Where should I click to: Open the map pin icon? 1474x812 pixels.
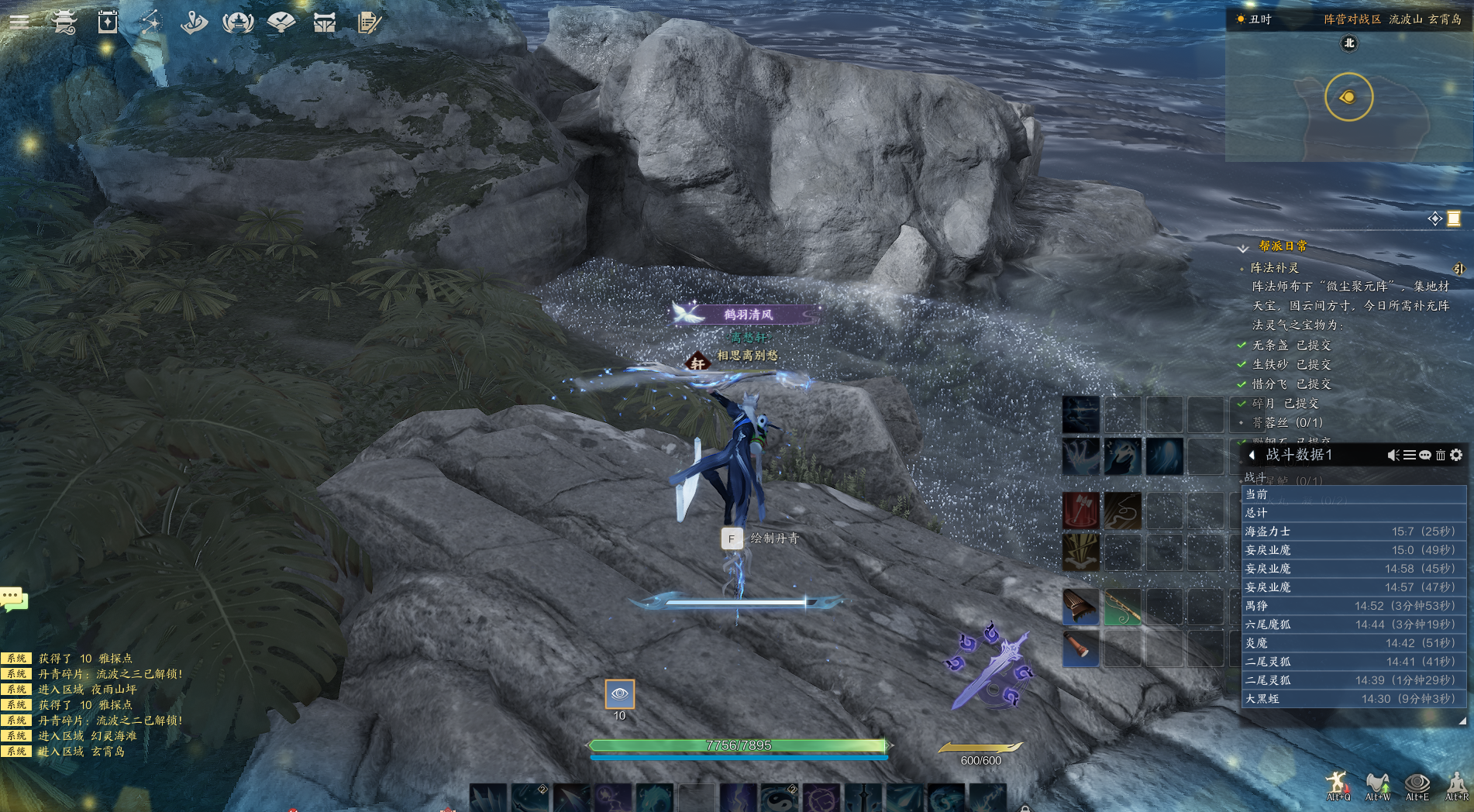coord(194,22)
